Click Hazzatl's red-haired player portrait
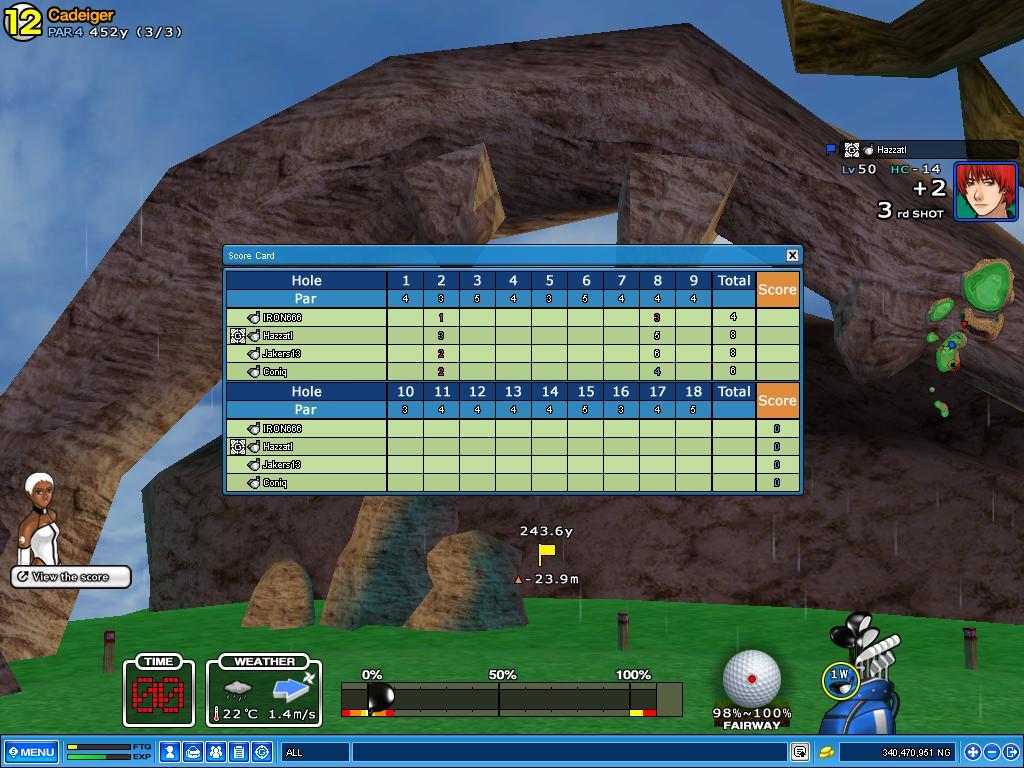1024x768 pixels. coord(985,191)
